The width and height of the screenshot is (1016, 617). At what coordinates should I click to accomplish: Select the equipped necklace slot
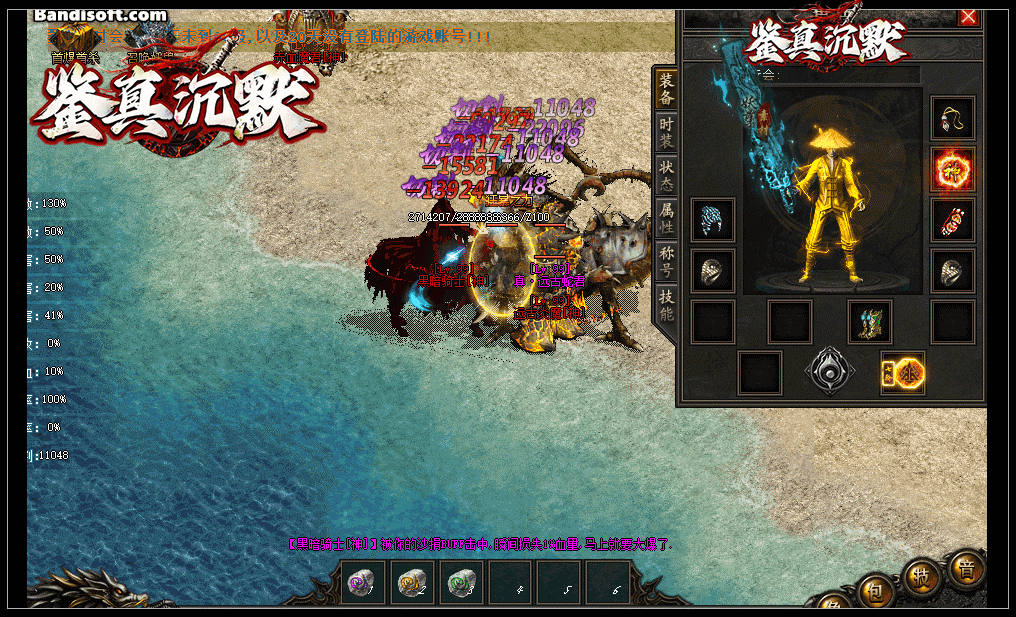tap(952, 118)
